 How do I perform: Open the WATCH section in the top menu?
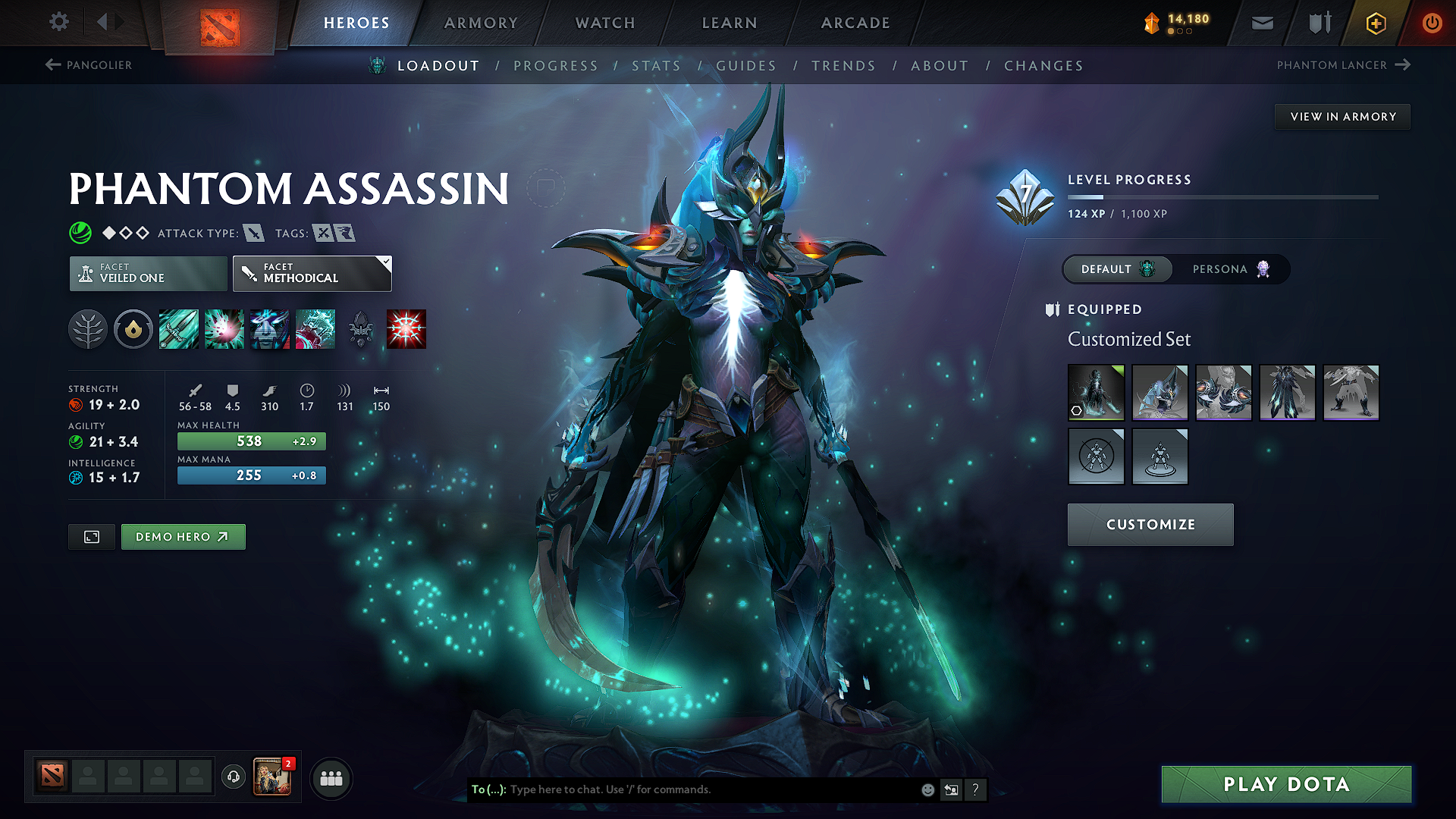[604, 23]
